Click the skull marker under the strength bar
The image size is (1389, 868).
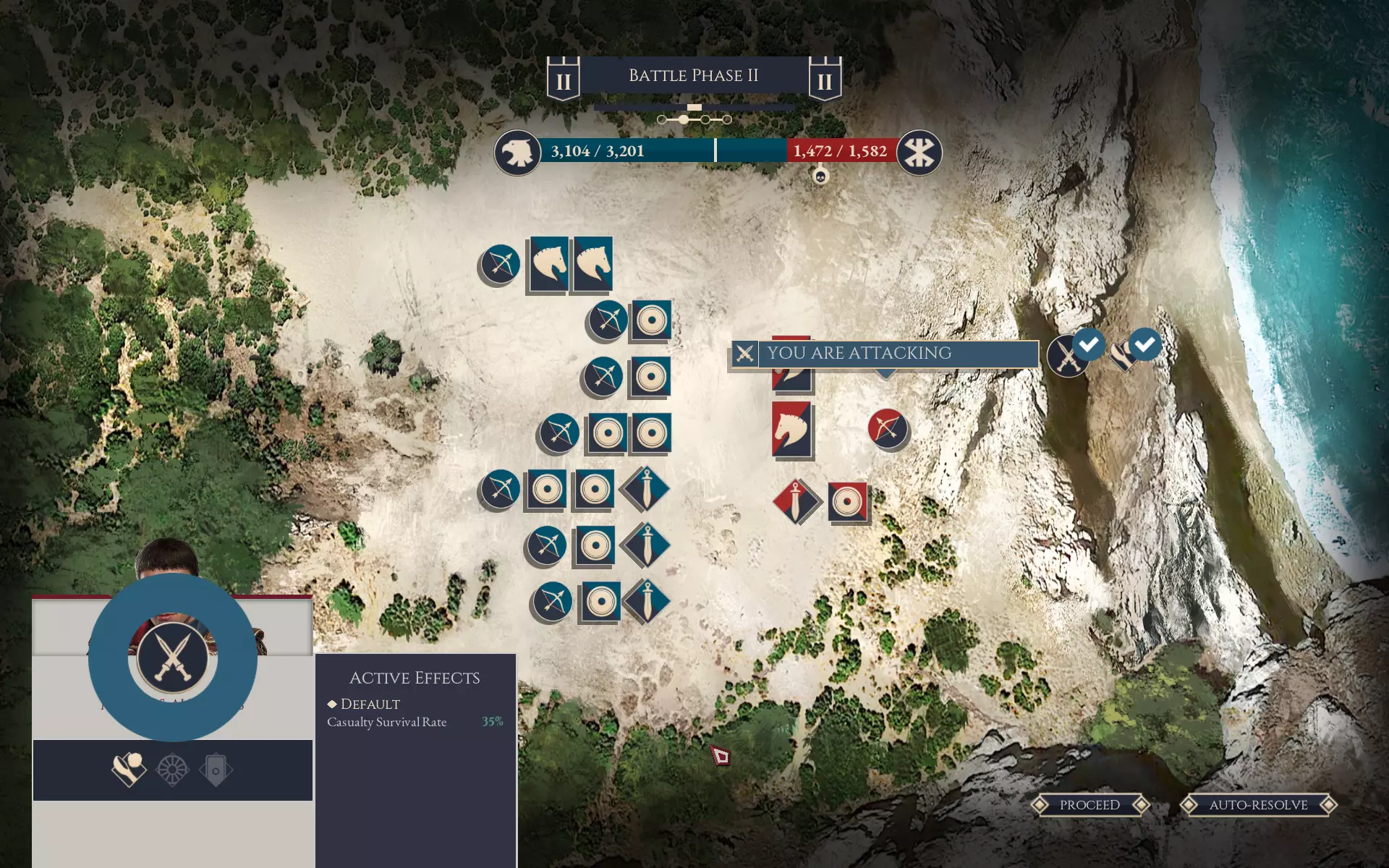(820, 176)
